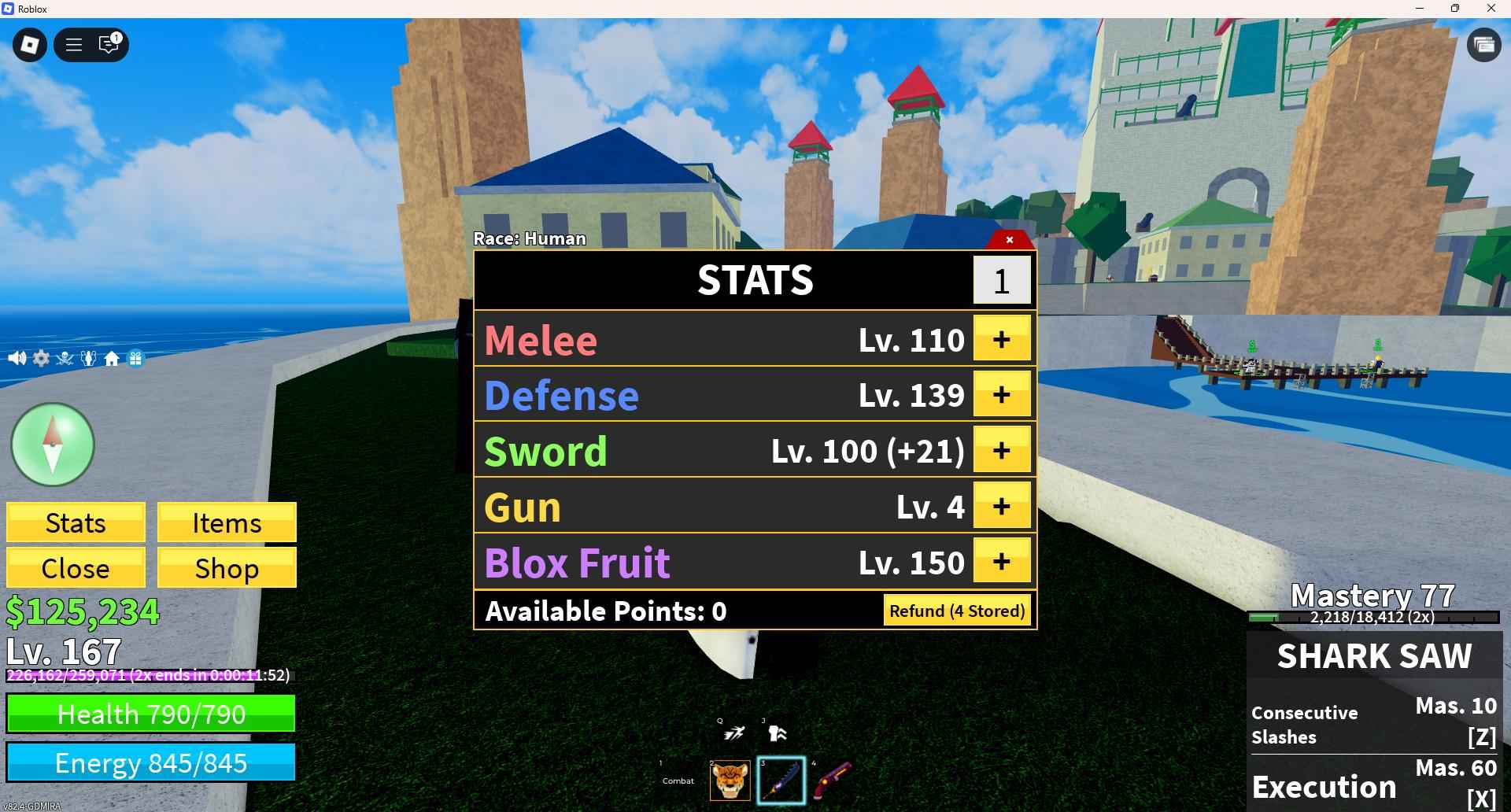Open the gift codes icon

click(135, 359)
